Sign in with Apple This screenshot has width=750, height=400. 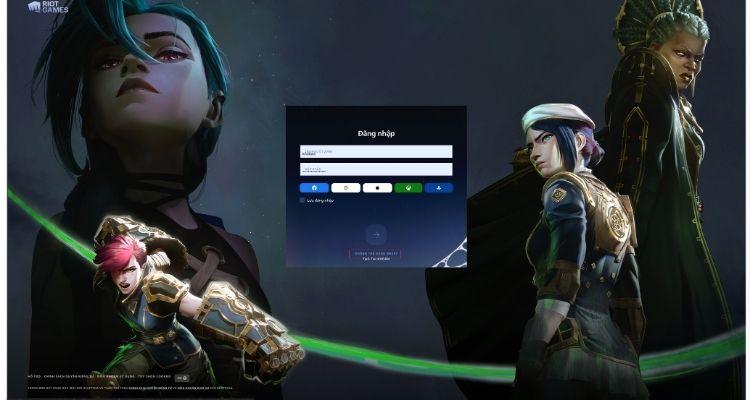[376, 187]
